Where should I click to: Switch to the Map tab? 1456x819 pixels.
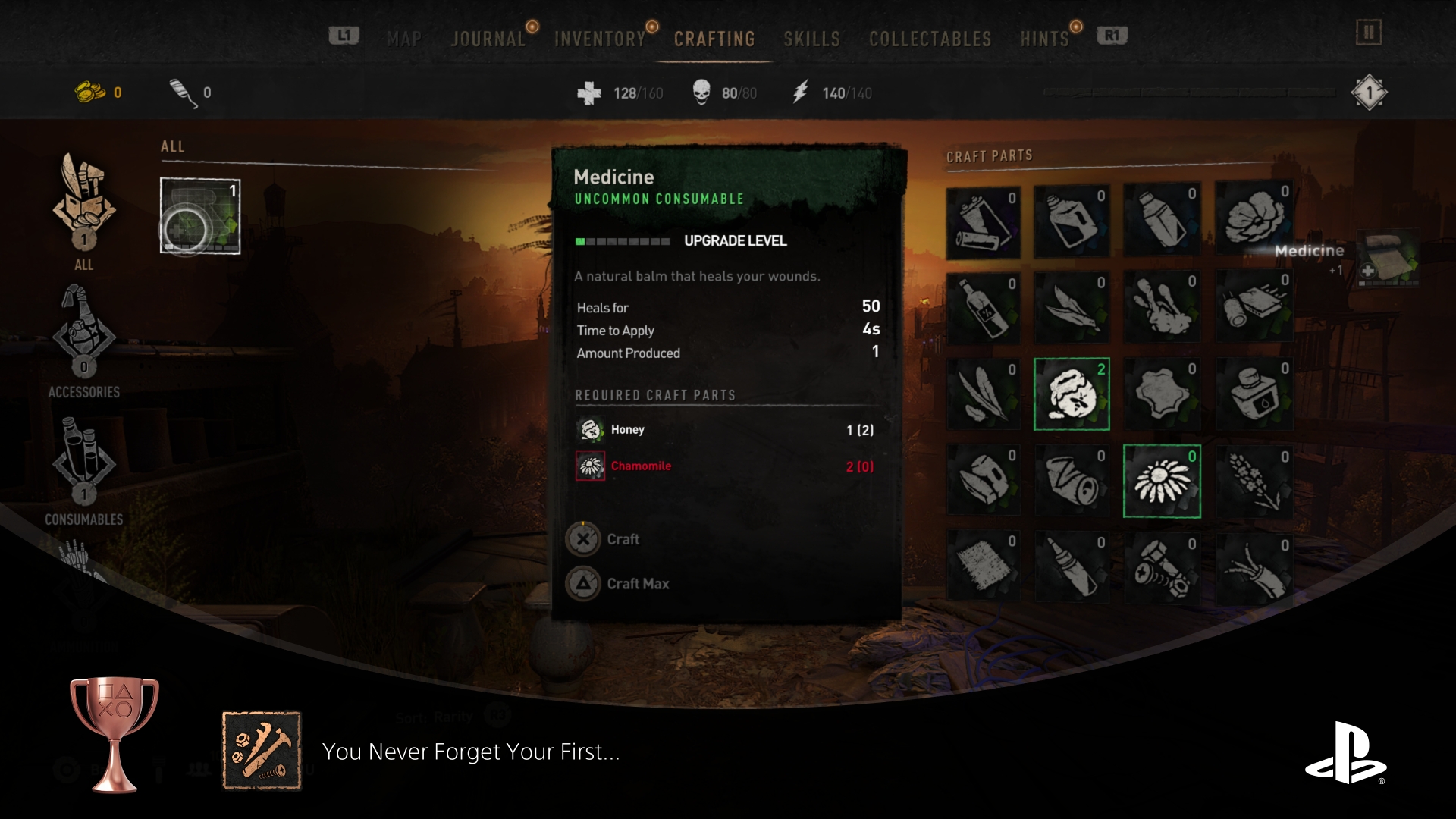(x=404, y=39)
